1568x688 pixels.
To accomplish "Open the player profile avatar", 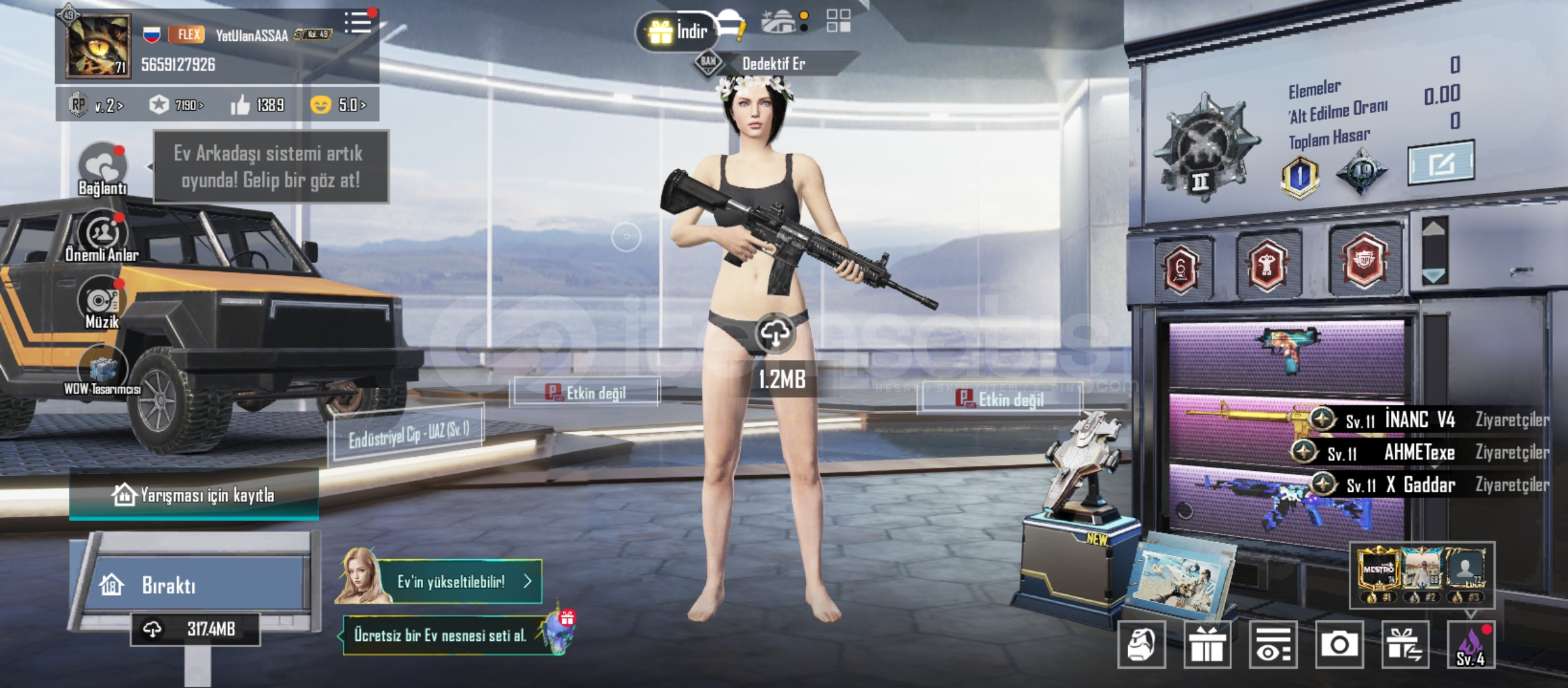I will tap(98, 45).
